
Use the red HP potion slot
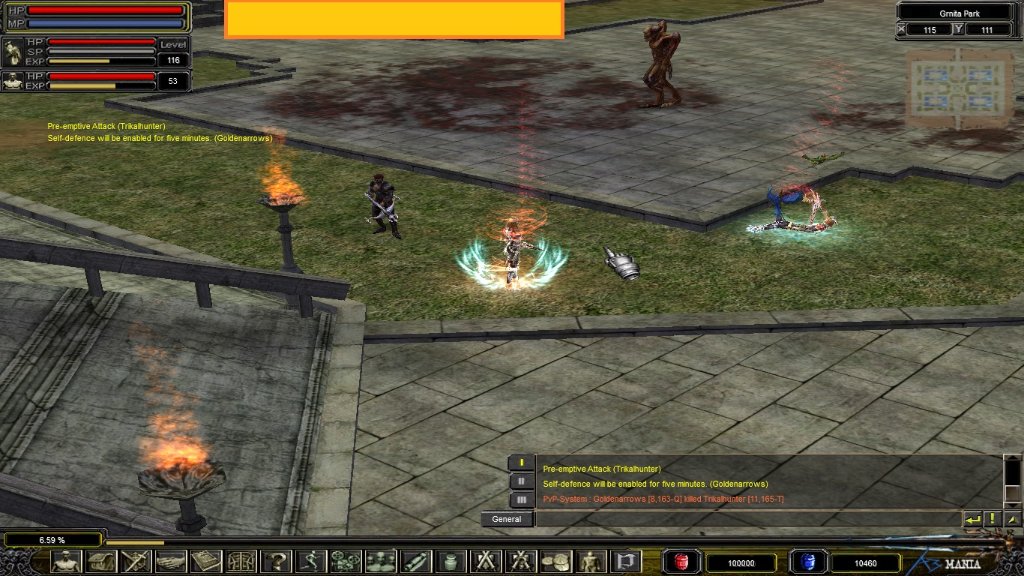(683, 562)
